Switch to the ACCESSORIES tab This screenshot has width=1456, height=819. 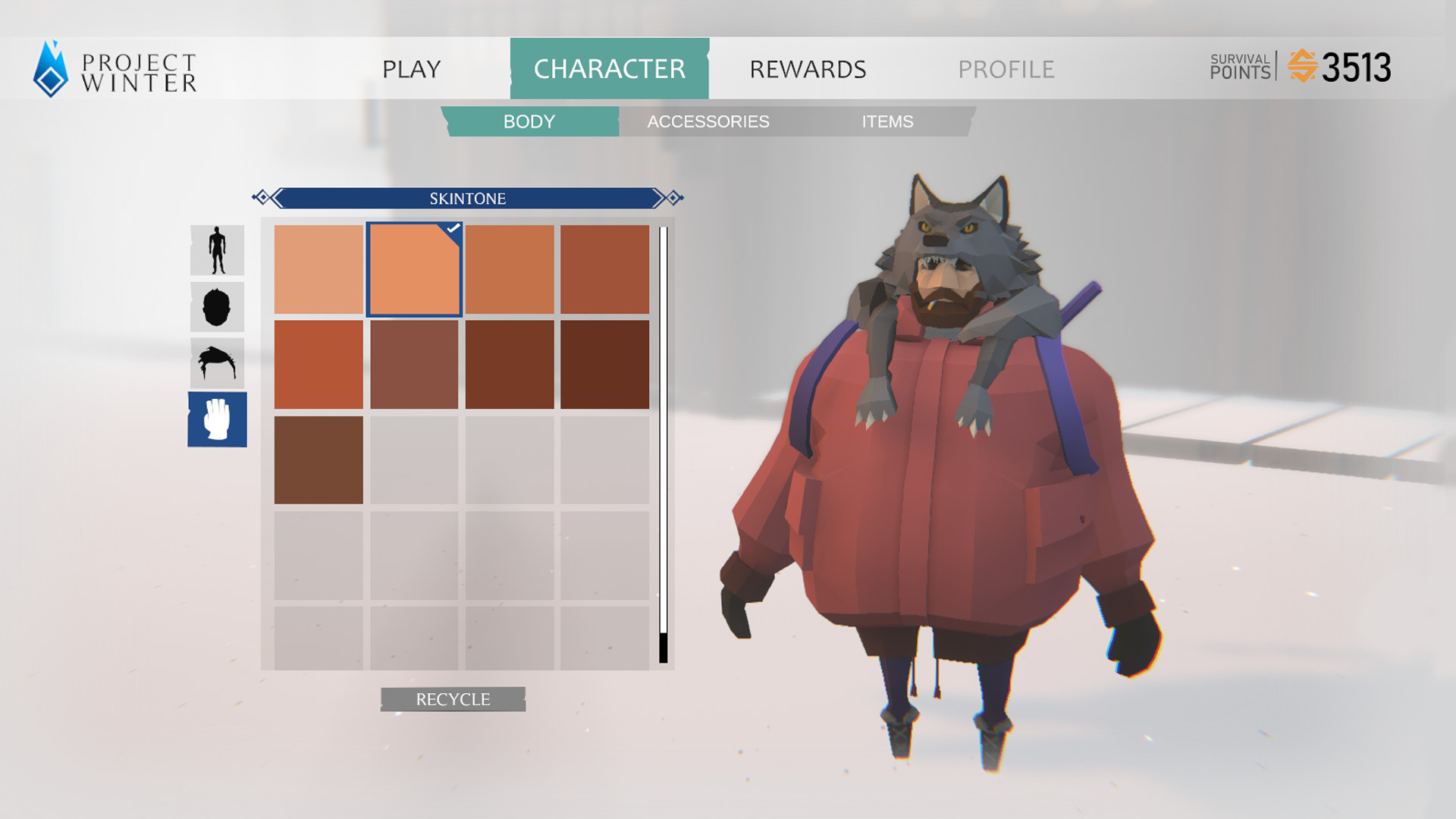(708, 121)
